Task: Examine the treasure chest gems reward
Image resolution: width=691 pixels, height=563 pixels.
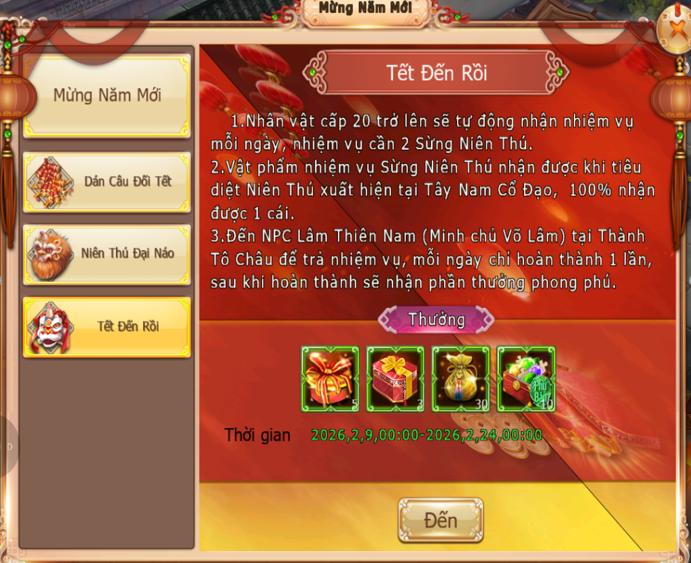Action: click(526, 379)
